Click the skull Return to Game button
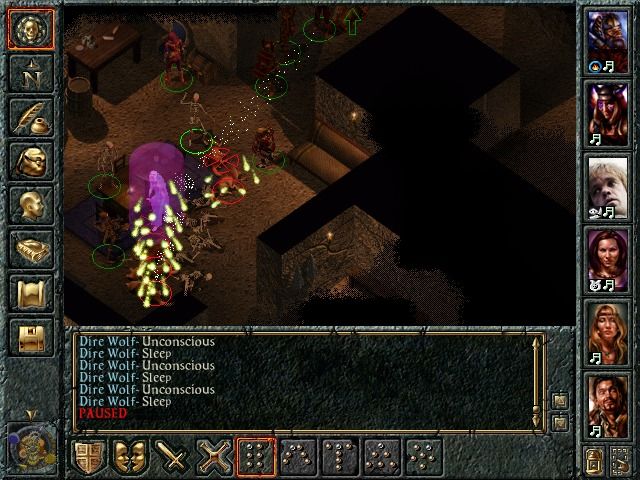The height and width of the screenshot is (480, 640). pyautogui.click(x=30, y=28)
